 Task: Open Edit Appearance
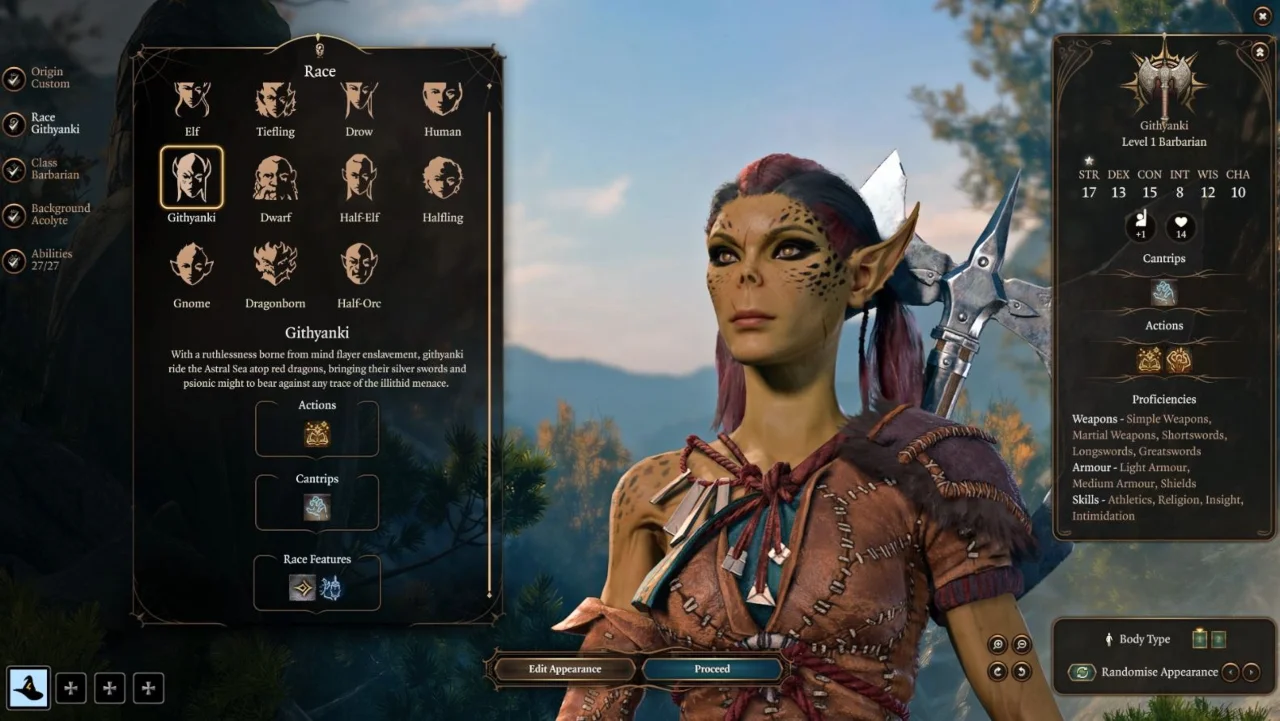pyautogui.click(x=565, y=669)
